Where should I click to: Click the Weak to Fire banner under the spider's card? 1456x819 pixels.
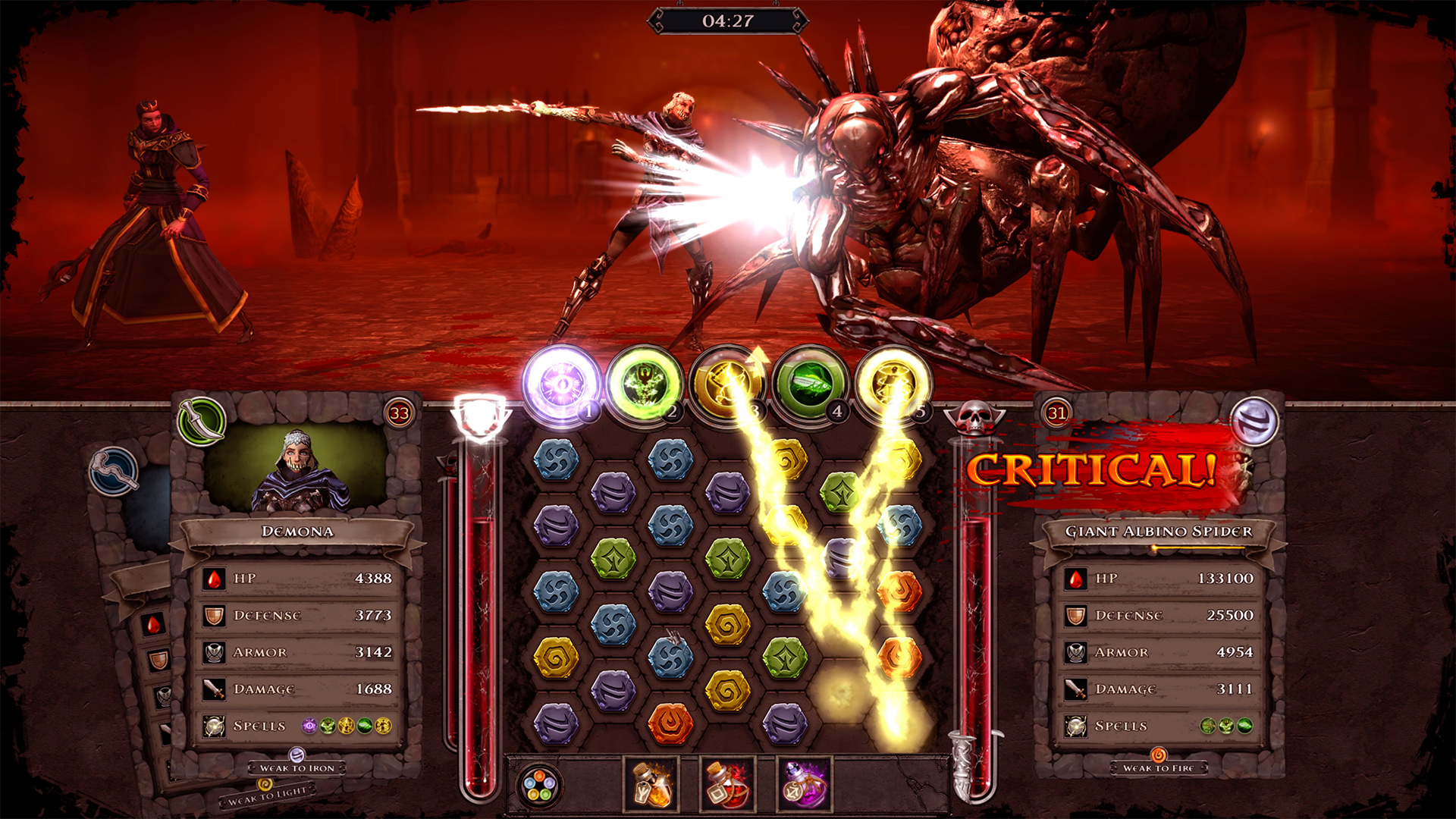[x=1159, y=767]
